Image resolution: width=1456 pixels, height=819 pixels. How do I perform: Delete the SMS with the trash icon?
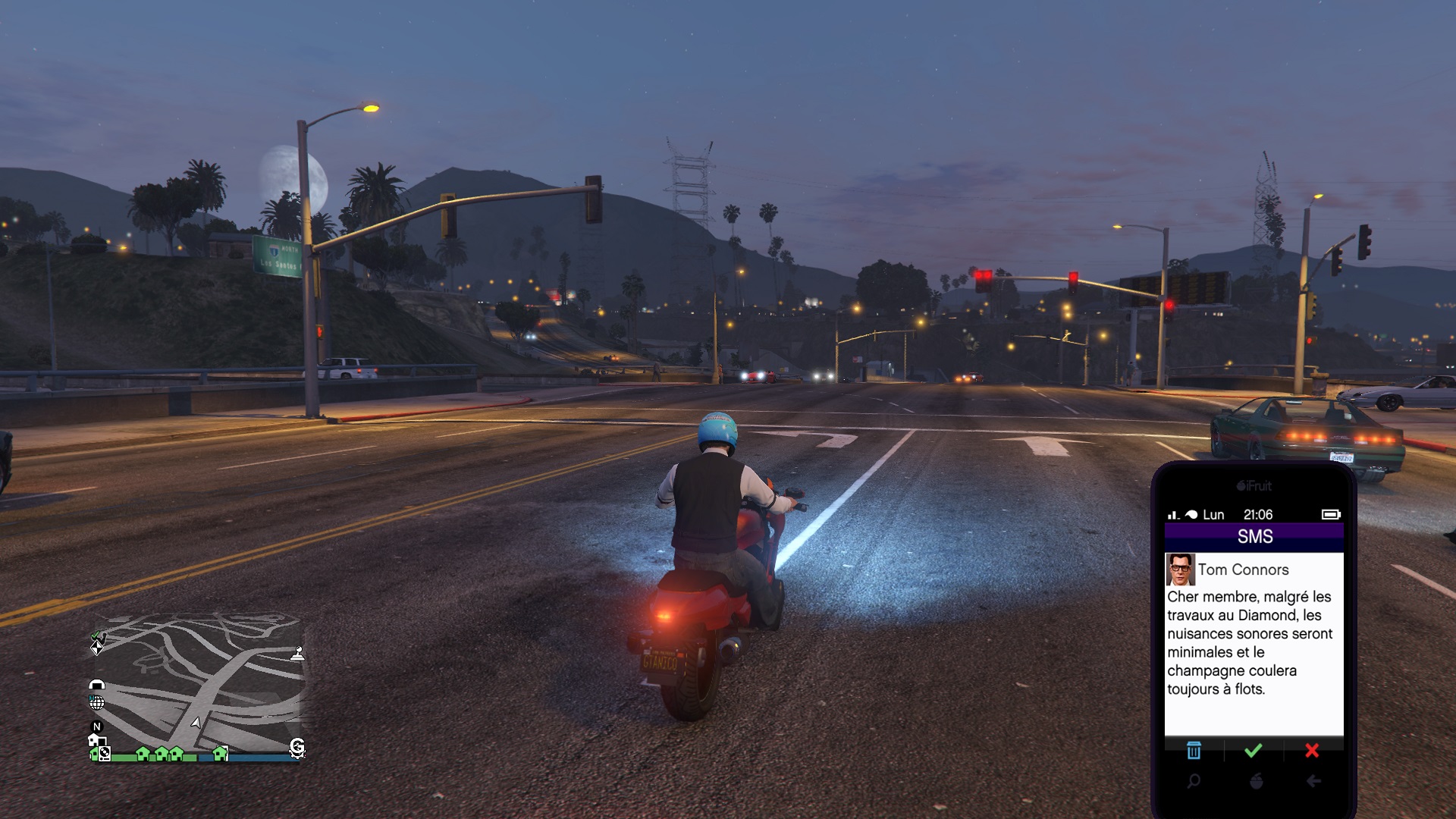tap(1194, 751)
